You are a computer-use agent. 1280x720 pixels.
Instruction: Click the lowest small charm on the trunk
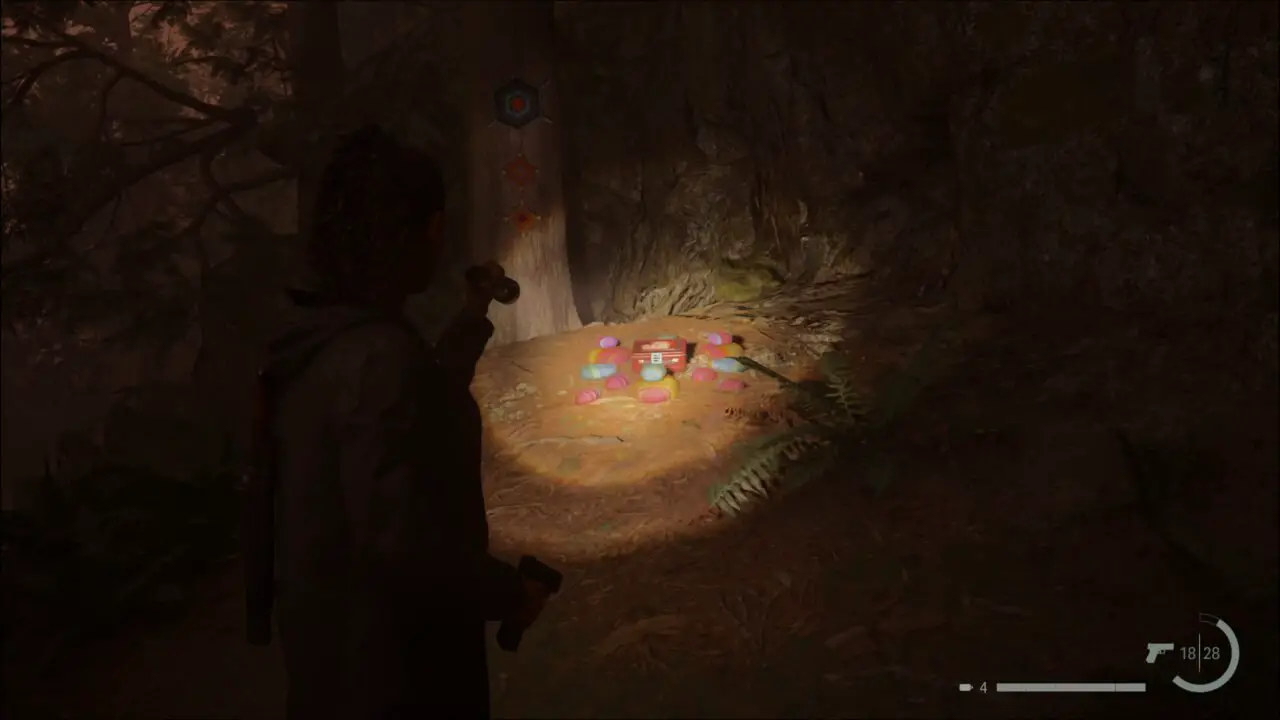tap(520, 218)
